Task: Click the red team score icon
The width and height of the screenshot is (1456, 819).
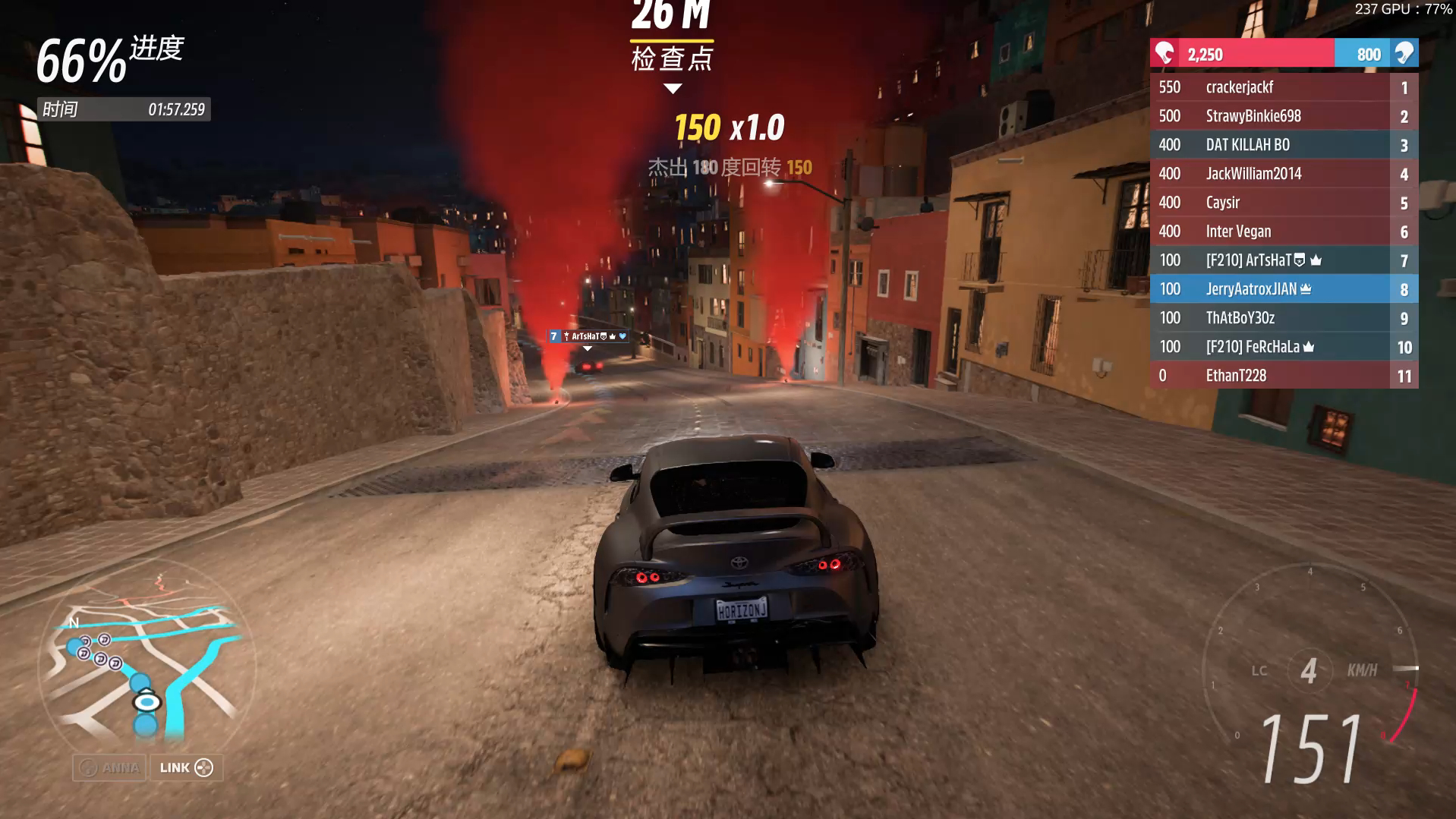Action: coord(1164,54)
